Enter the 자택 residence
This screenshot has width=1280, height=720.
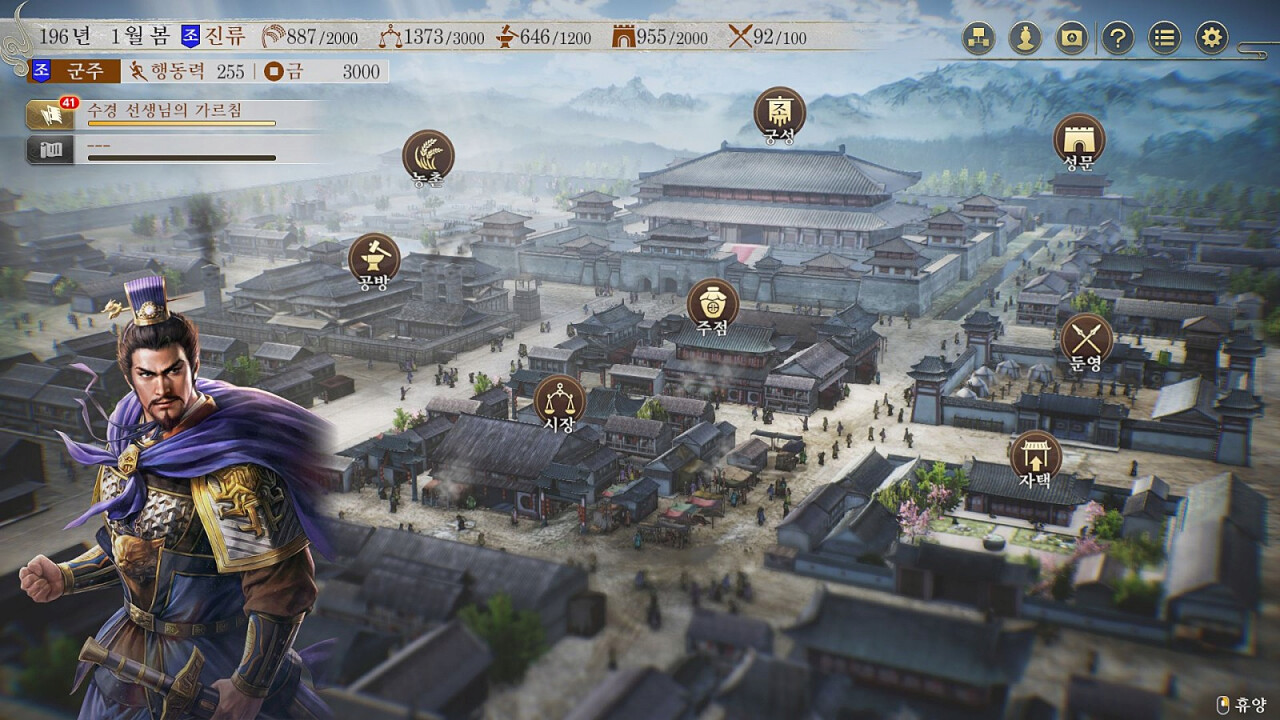click(1035, 456)
